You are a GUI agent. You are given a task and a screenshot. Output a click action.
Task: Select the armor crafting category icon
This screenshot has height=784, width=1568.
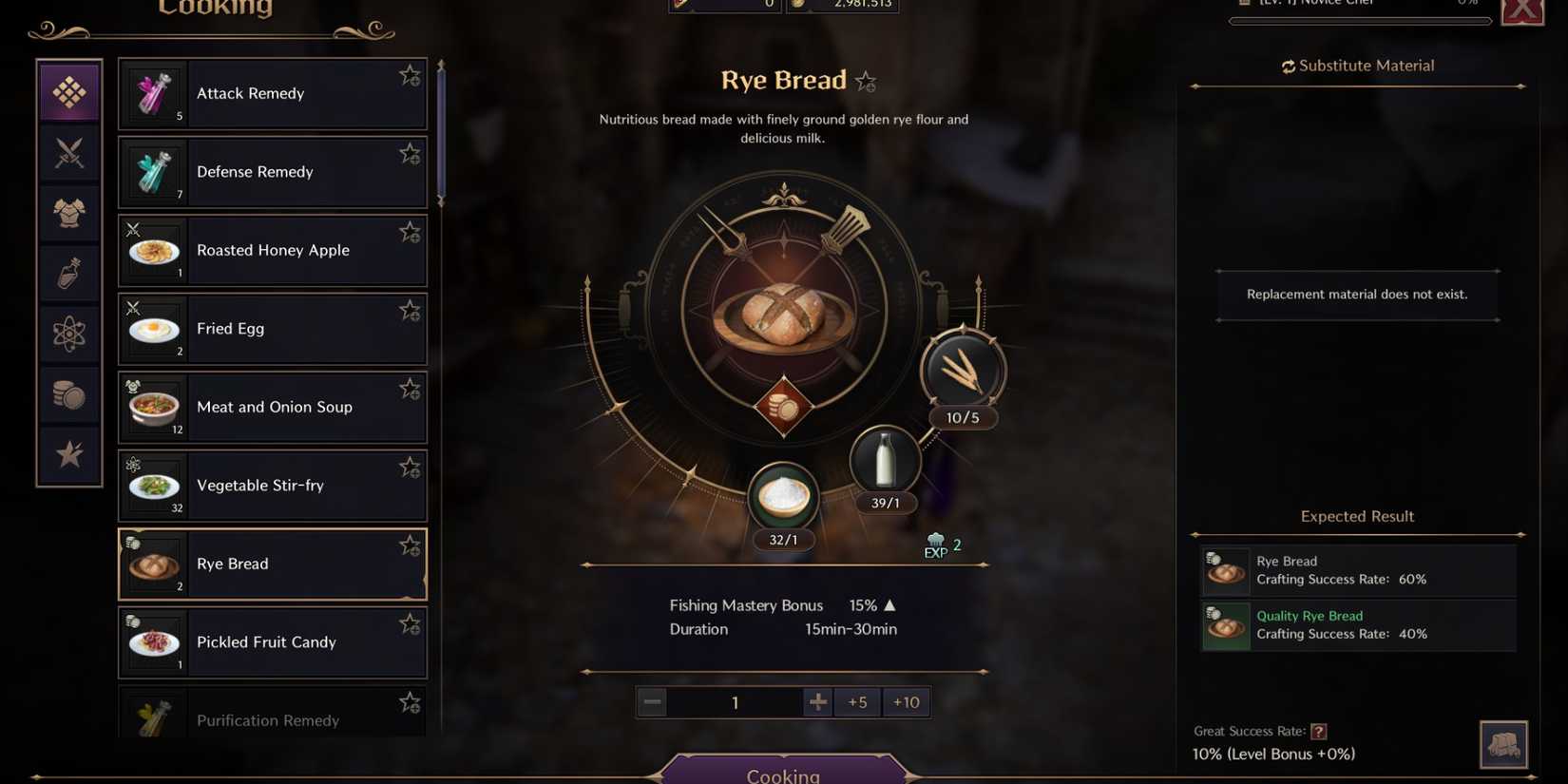click(68, 213)
